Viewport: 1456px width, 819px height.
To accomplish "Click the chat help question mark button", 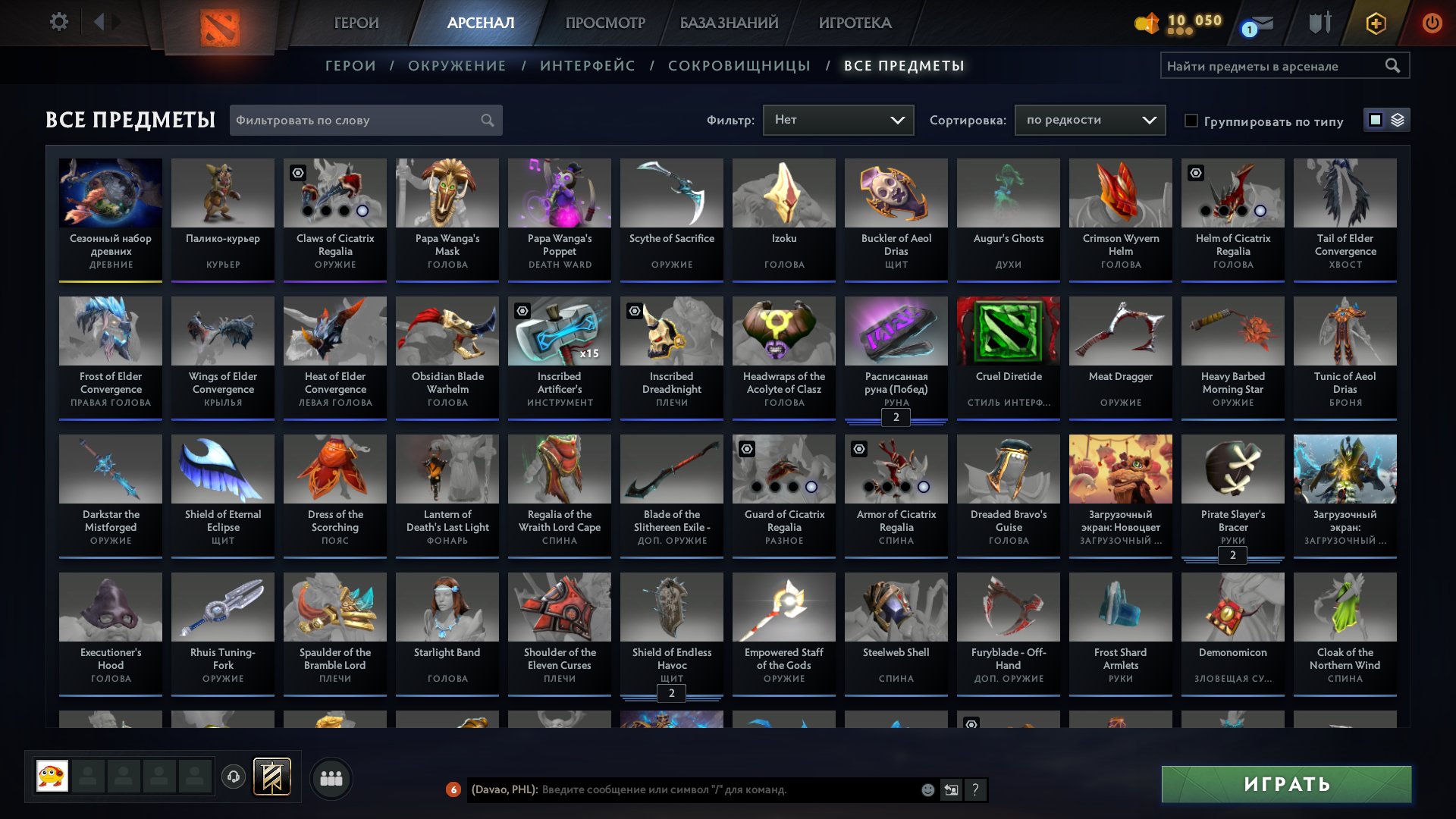I will point(975,790).
